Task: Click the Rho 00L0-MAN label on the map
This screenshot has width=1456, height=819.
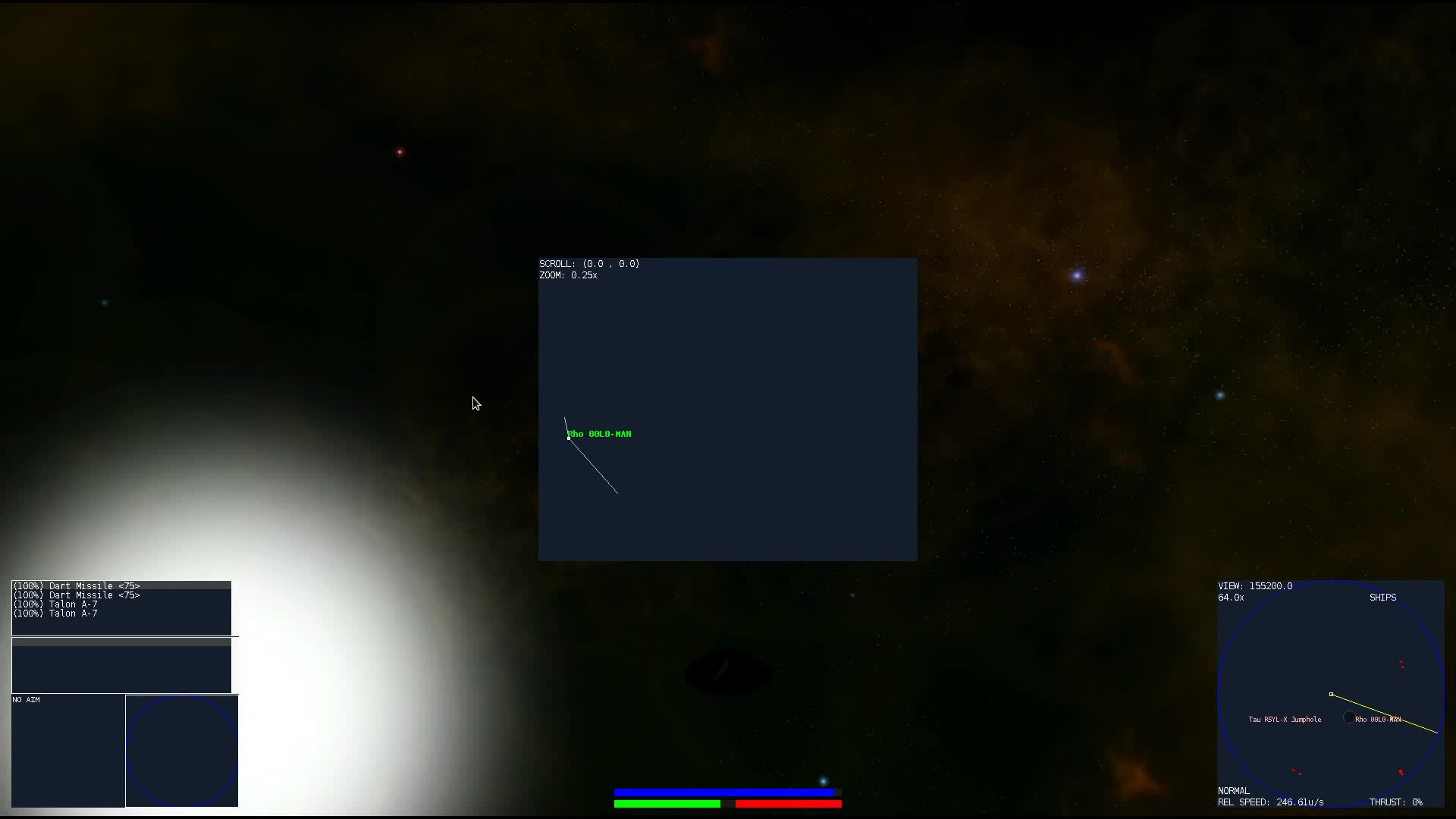Action: click(x=599, y=434)
